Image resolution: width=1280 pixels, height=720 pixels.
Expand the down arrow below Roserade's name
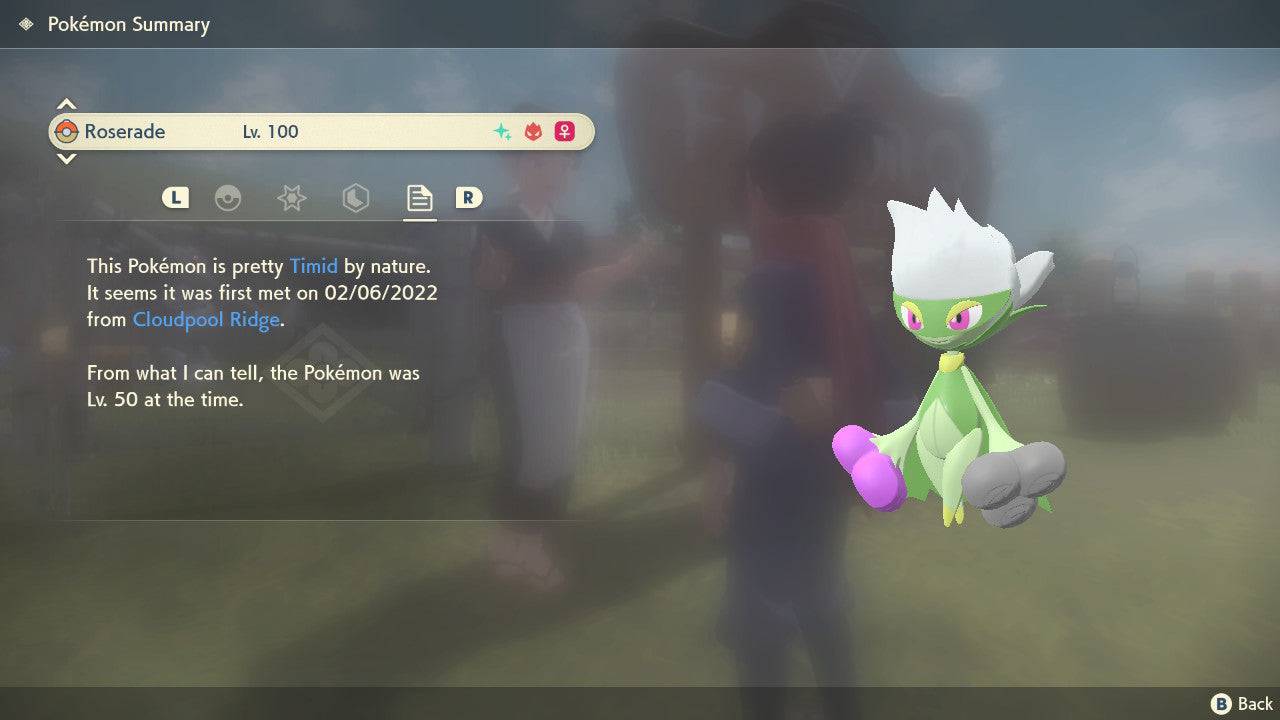tap(66, 158)
